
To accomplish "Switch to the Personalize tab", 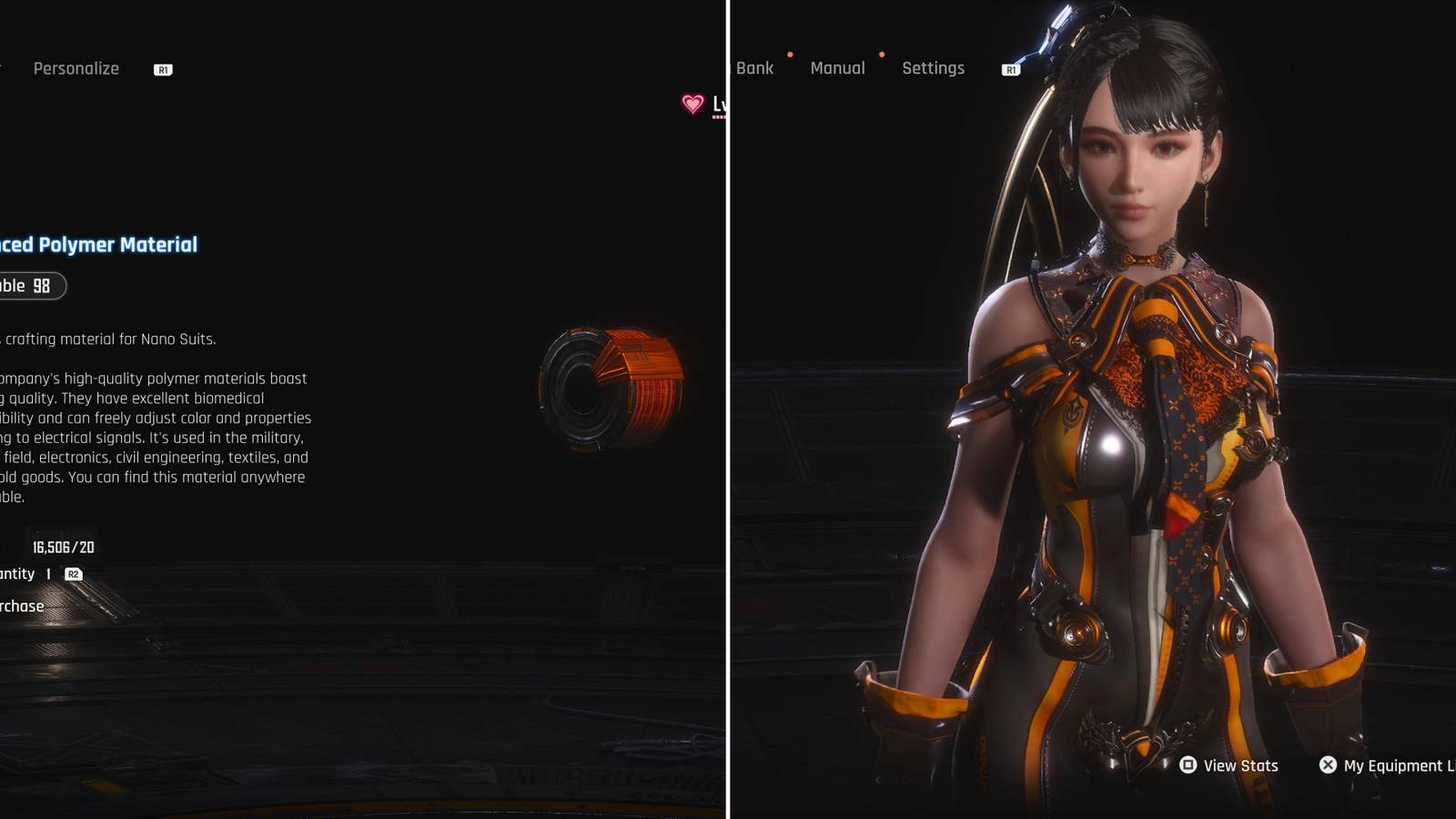I will [x=76, y=69].
